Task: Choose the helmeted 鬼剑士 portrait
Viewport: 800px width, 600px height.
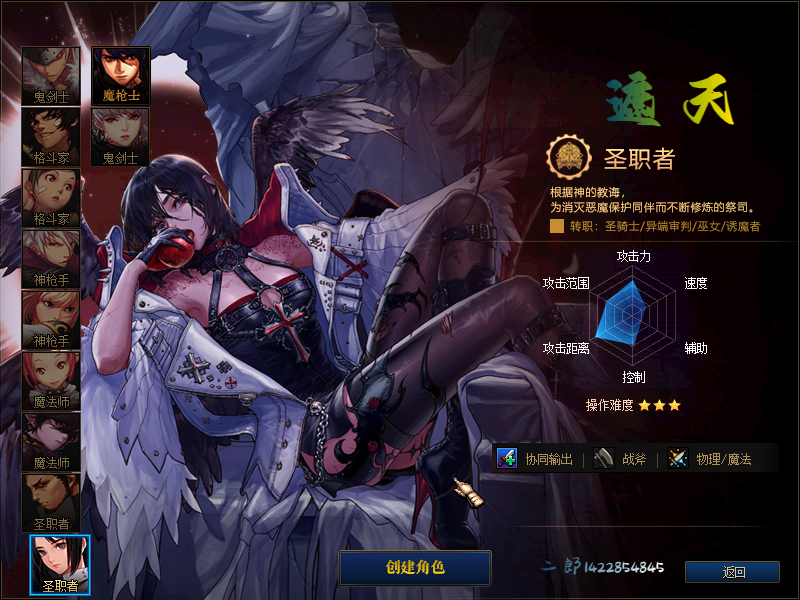Action: coord(51,75)
